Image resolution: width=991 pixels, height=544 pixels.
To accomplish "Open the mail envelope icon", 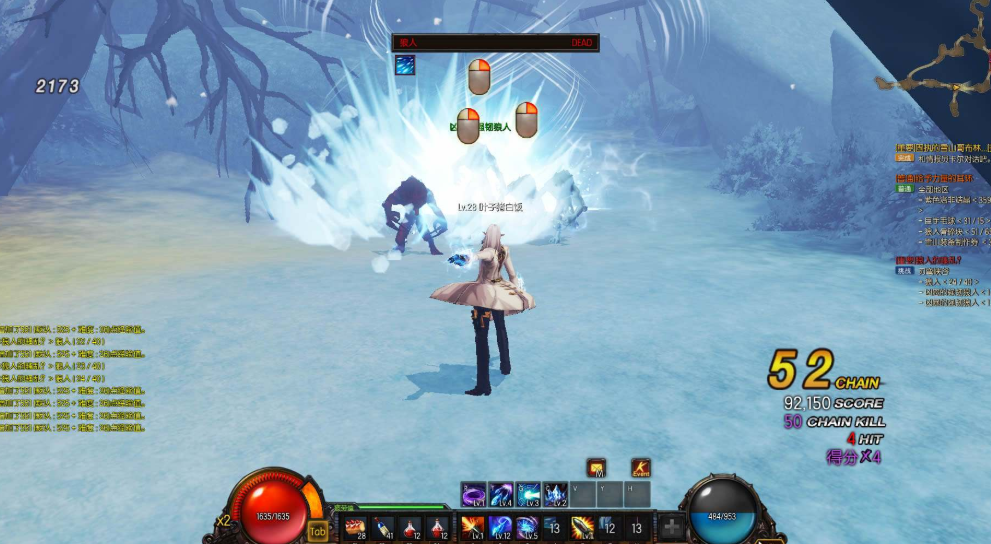I will click(x=596, y=468).
